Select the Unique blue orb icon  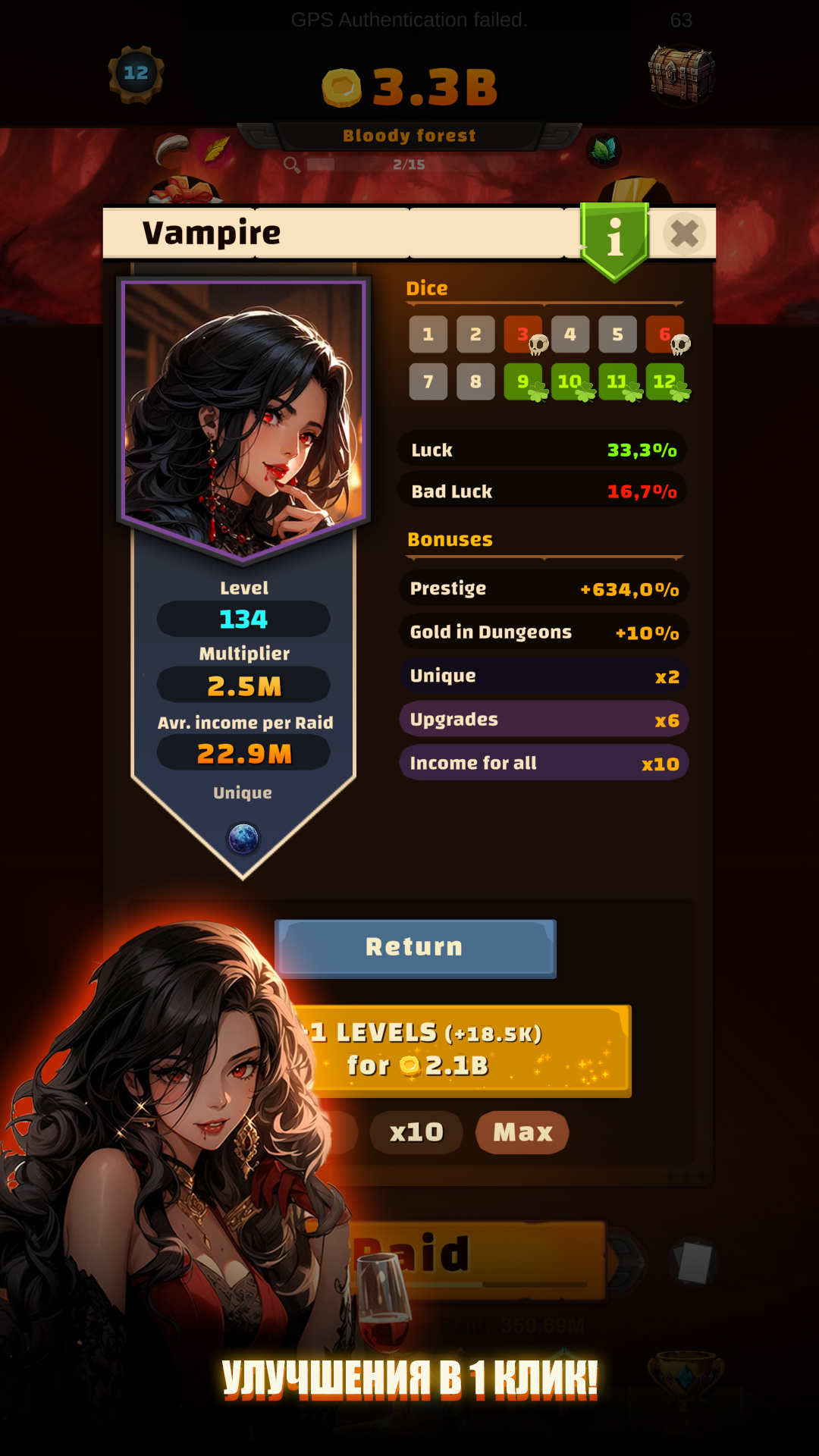tap(243, 839)
